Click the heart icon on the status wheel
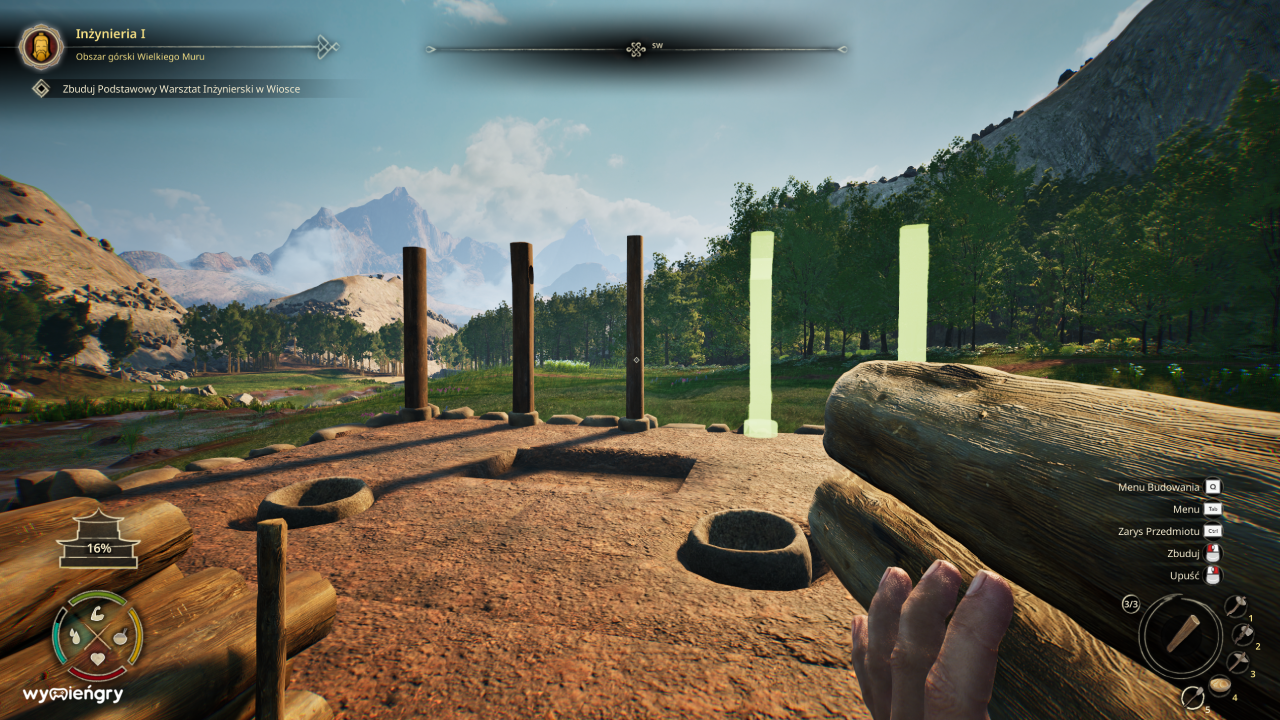 pyautogui.click(x=97, y=658)
